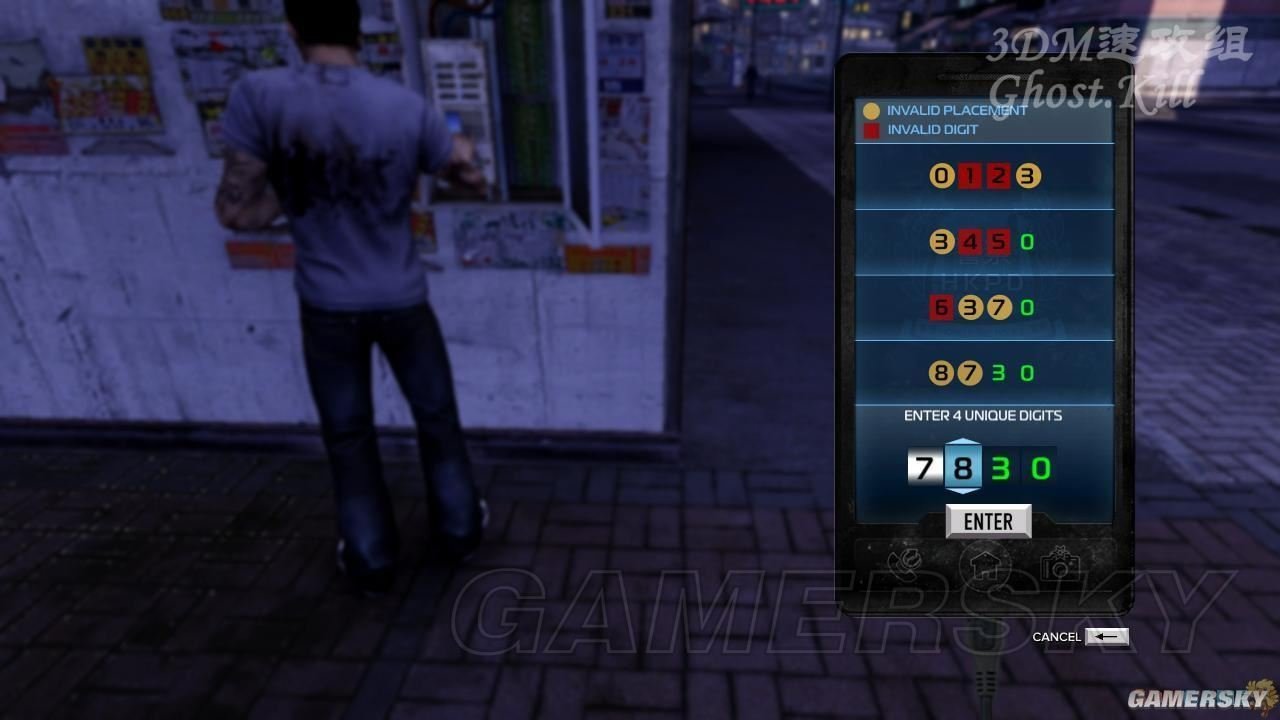
Task: Open the phone's camera icon
Action: click(1059, 566)
